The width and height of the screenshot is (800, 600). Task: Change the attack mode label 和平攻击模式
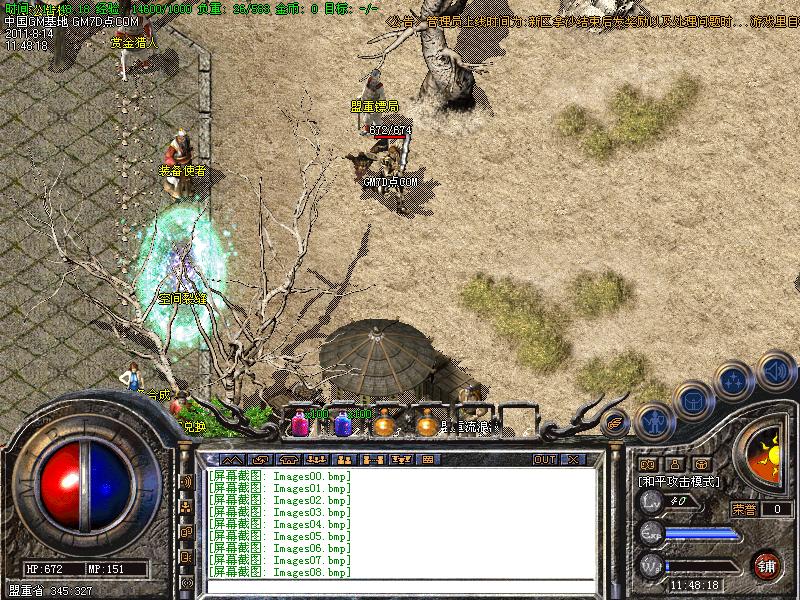pos(677,482)
